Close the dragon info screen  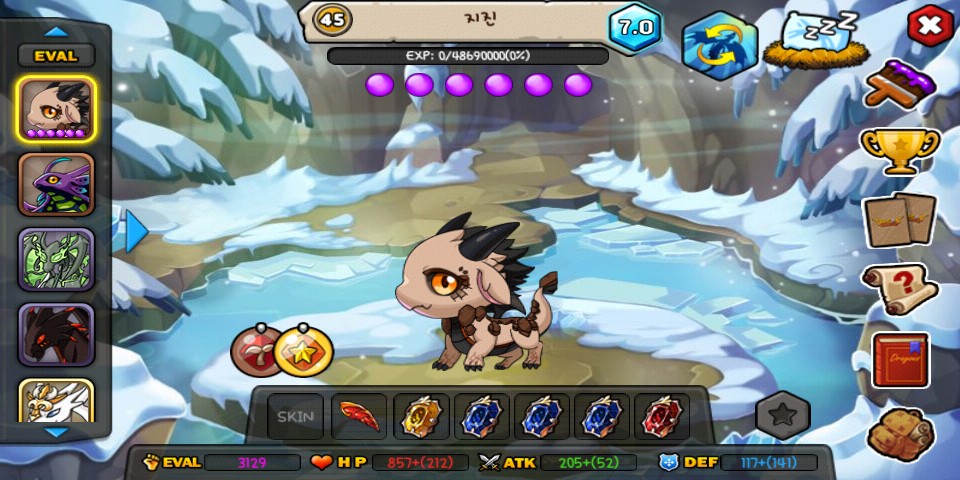[x=930, y=27]
